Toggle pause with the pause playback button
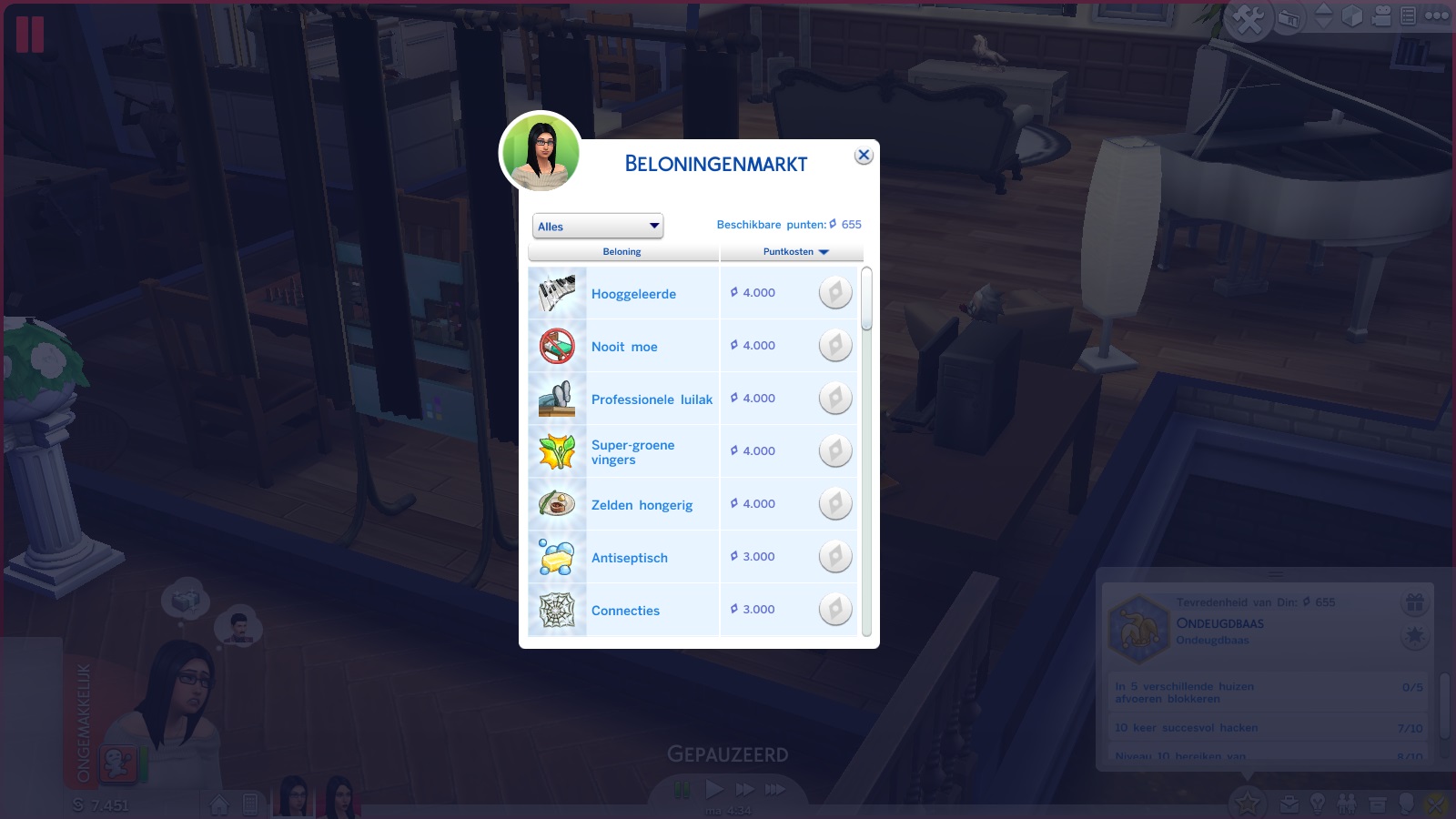The height and width of the screenshot is (819, 1456). pos(681,790)
